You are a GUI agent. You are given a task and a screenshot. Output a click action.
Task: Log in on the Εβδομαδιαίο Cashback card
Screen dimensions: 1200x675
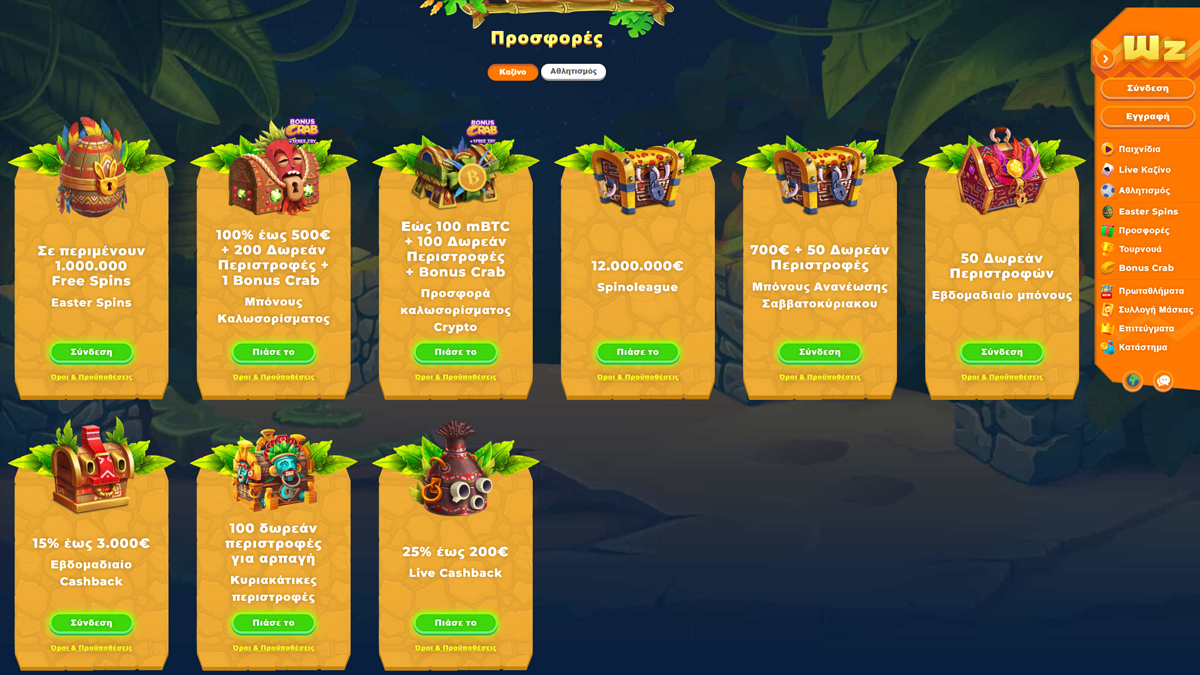[x=91, y=623]
